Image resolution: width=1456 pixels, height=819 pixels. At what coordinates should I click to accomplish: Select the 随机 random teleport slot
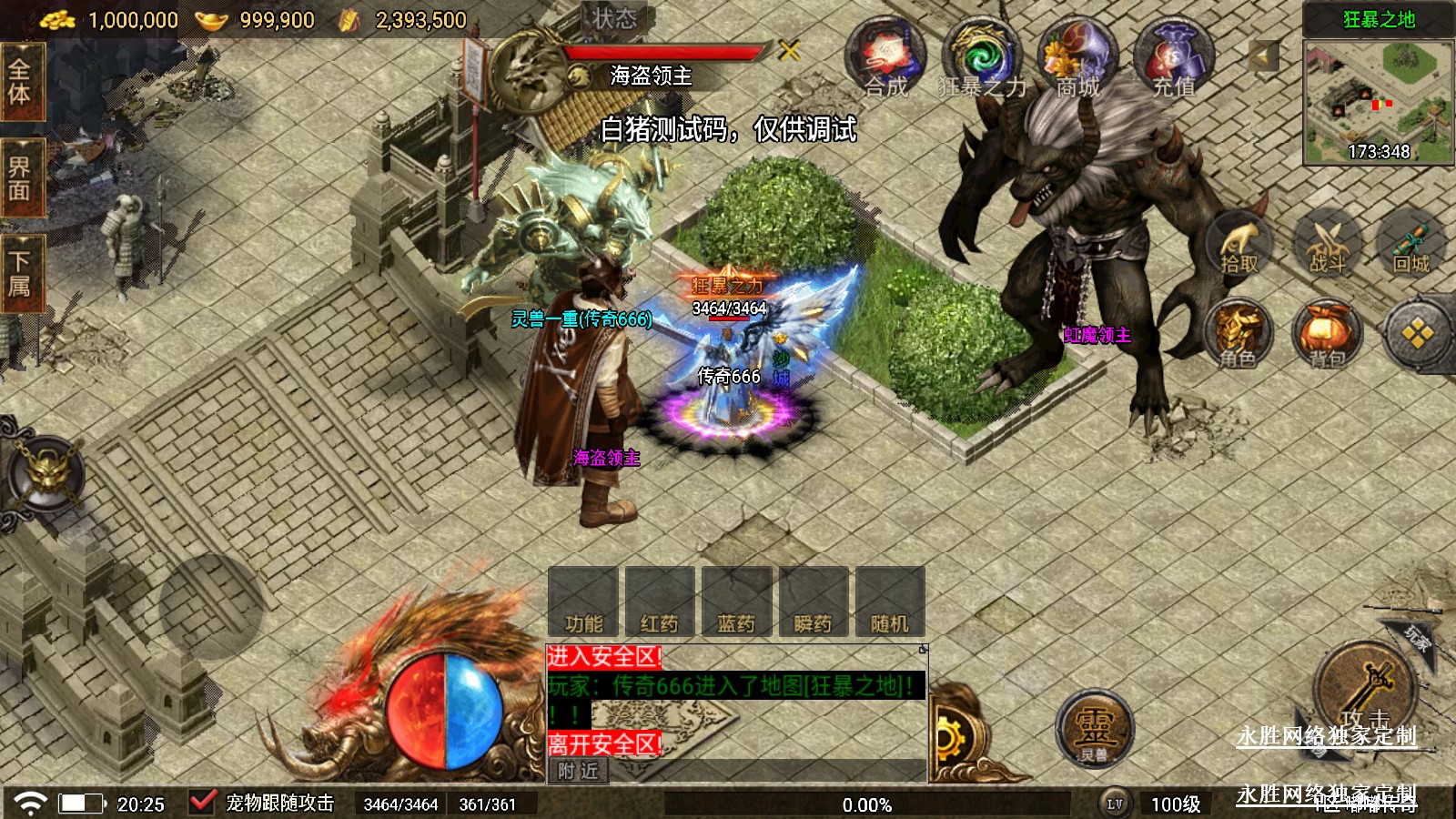tap(890, 602)
